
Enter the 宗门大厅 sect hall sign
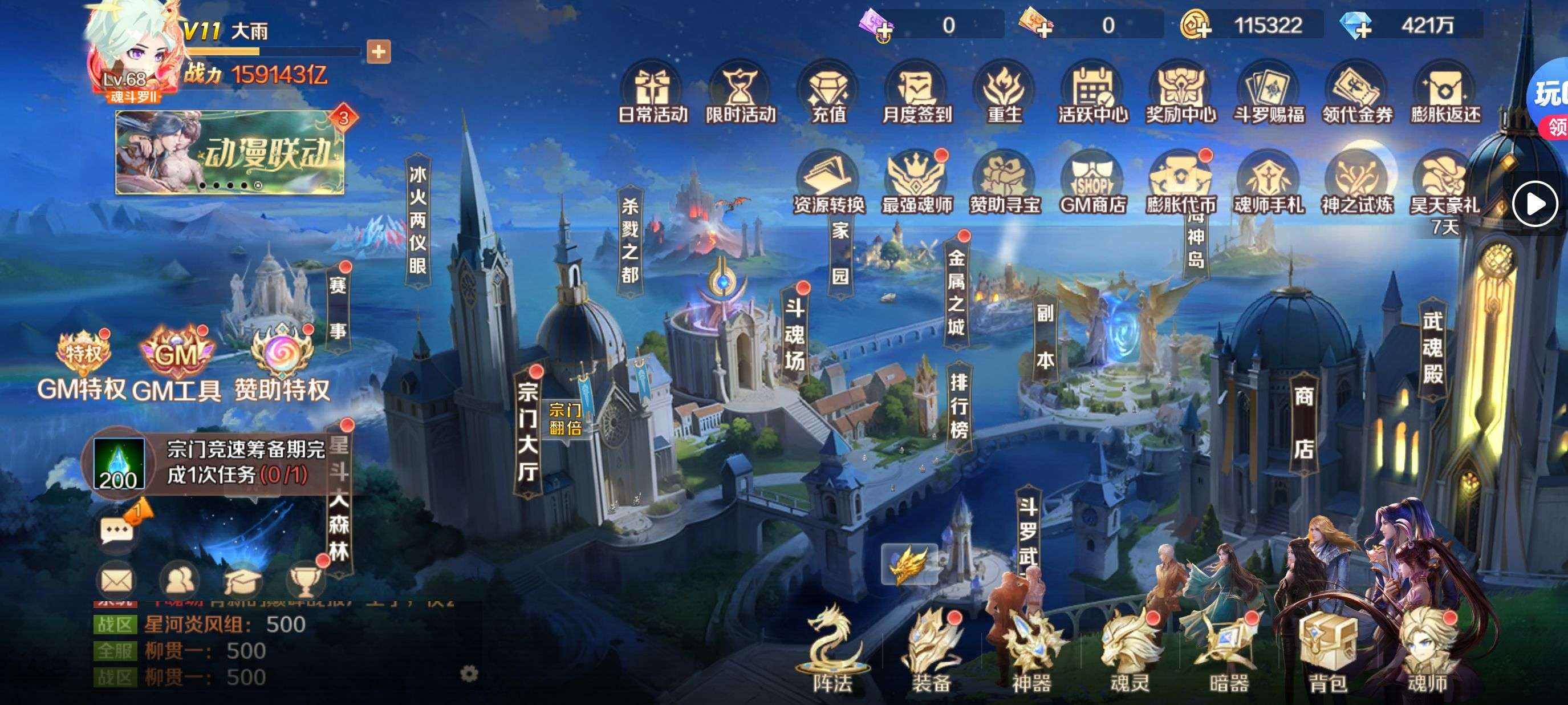coord(527,431)
